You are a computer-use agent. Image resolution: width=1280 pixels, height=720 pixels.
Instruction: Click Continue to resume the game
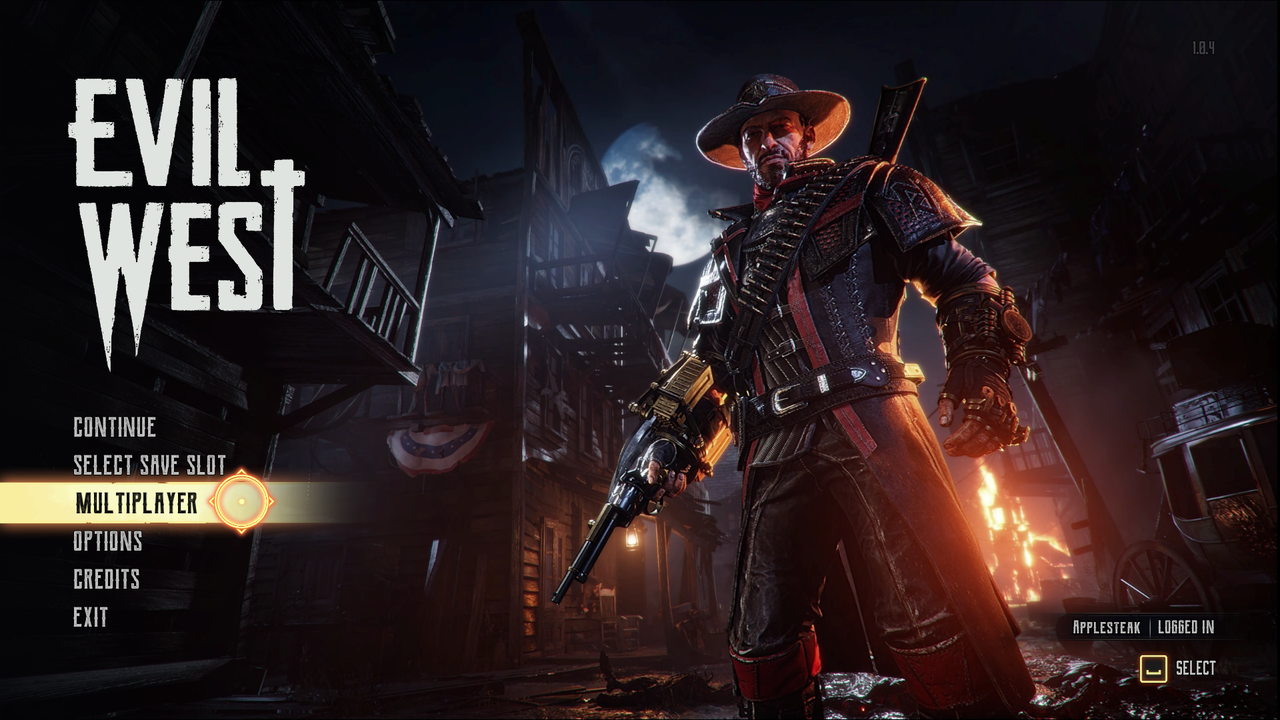click(x=113, y=427)
